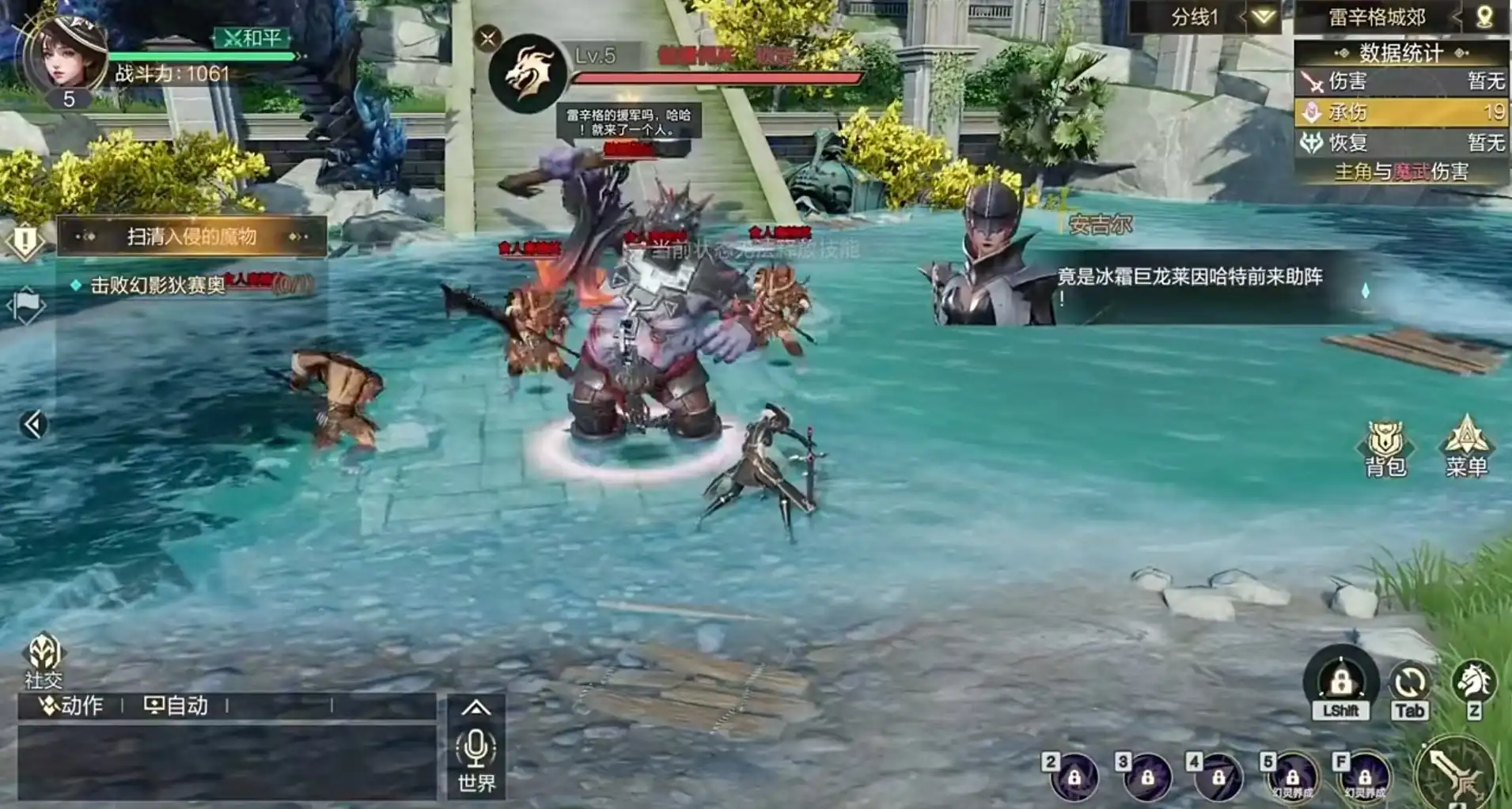The image size is (1512, 809).
Task: Activate the 世界 voice microphone
Action: (x=476, y=758)
